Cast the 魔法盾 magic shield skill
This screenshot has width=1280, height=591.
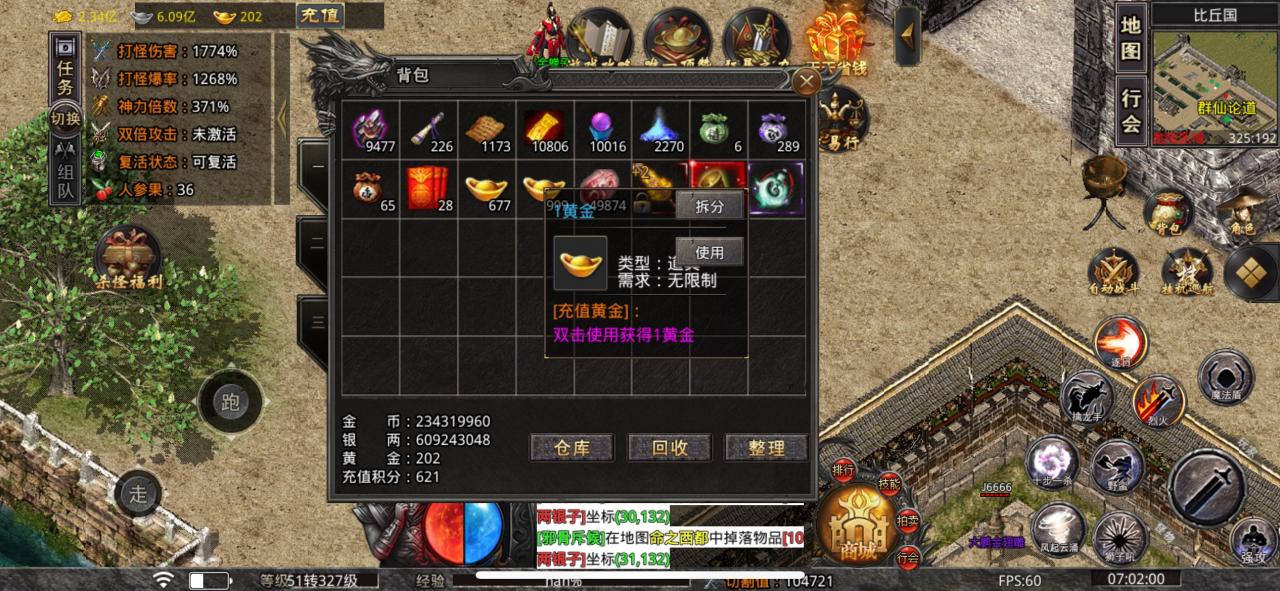point(1225,378)
